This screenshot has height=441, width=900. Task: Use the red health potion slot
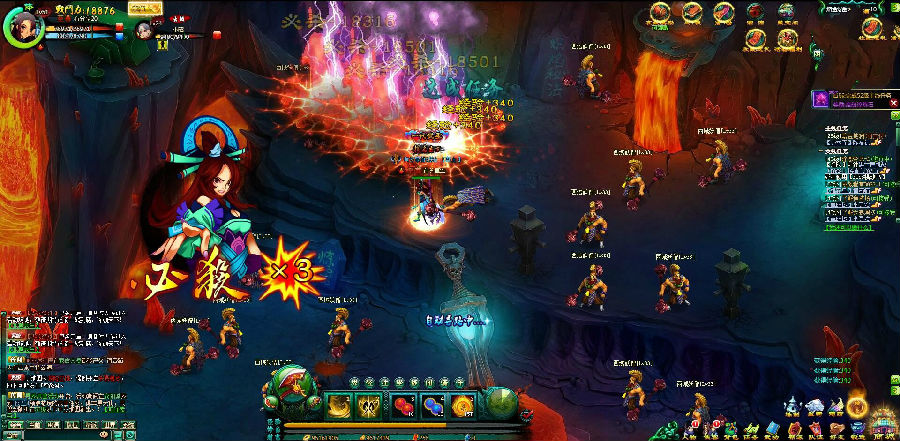[403, 405]
